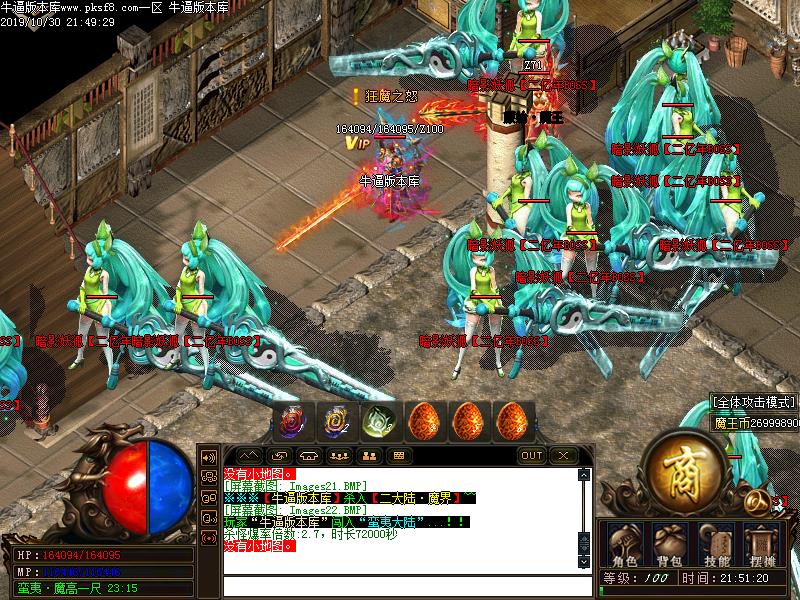
Task: Use the green swirl item in hotbar slot 3
Action: click(x=378, y=422)
